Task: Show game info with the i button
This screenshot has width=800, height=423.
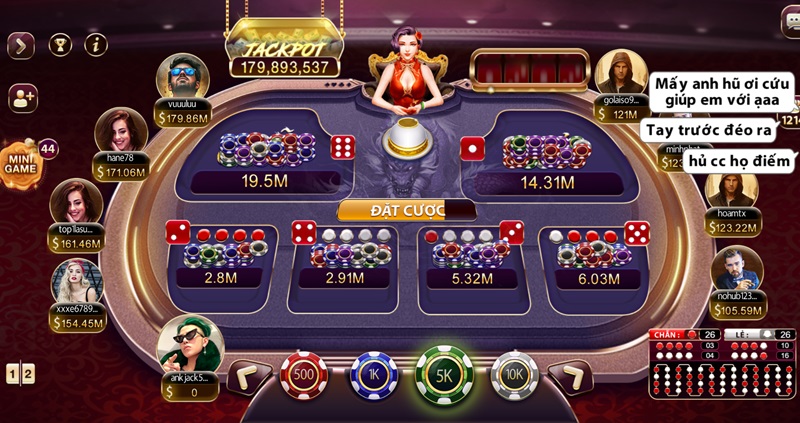Action: (96, 44)
